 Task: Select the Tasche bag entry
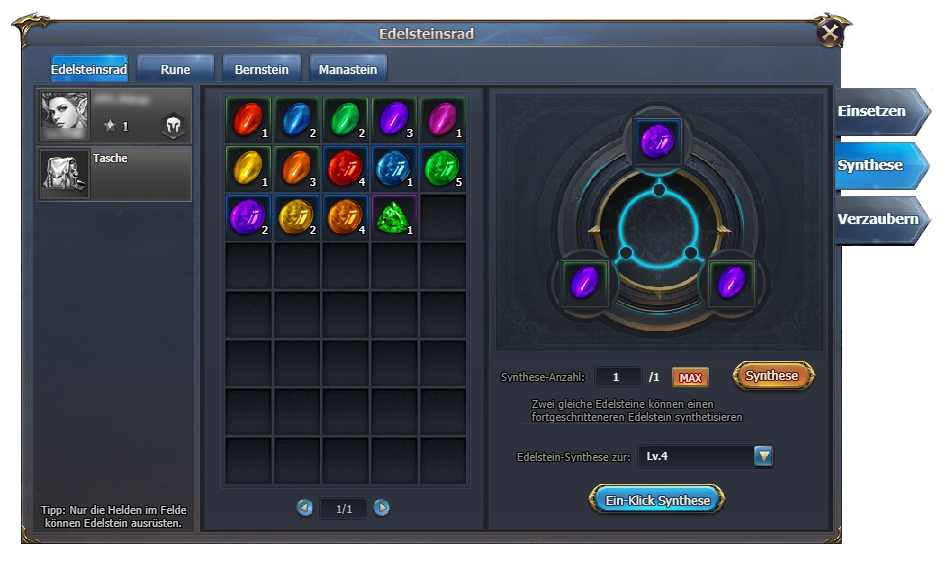tap(114, 173)
